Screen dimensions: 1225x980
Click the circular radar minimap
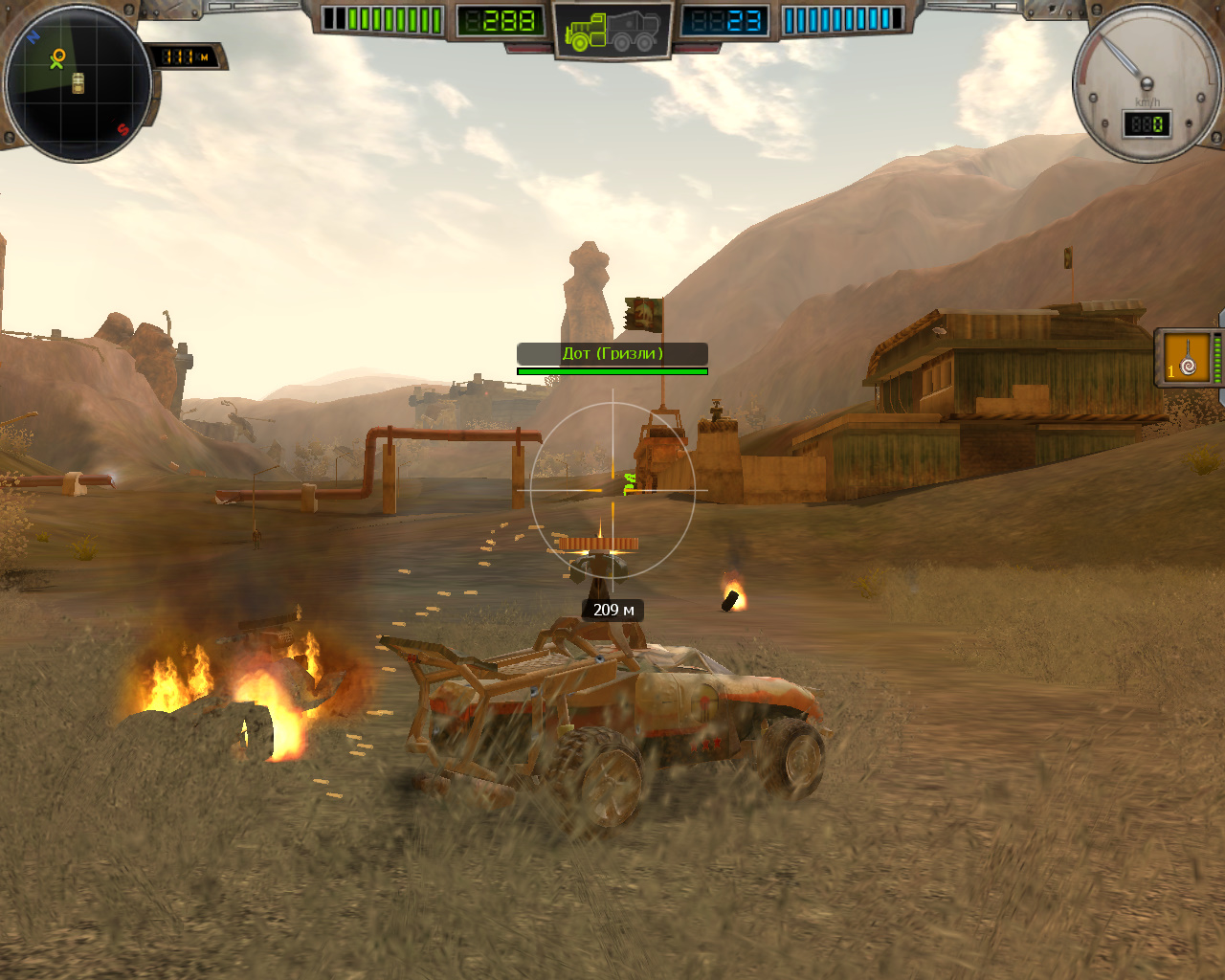78,84
